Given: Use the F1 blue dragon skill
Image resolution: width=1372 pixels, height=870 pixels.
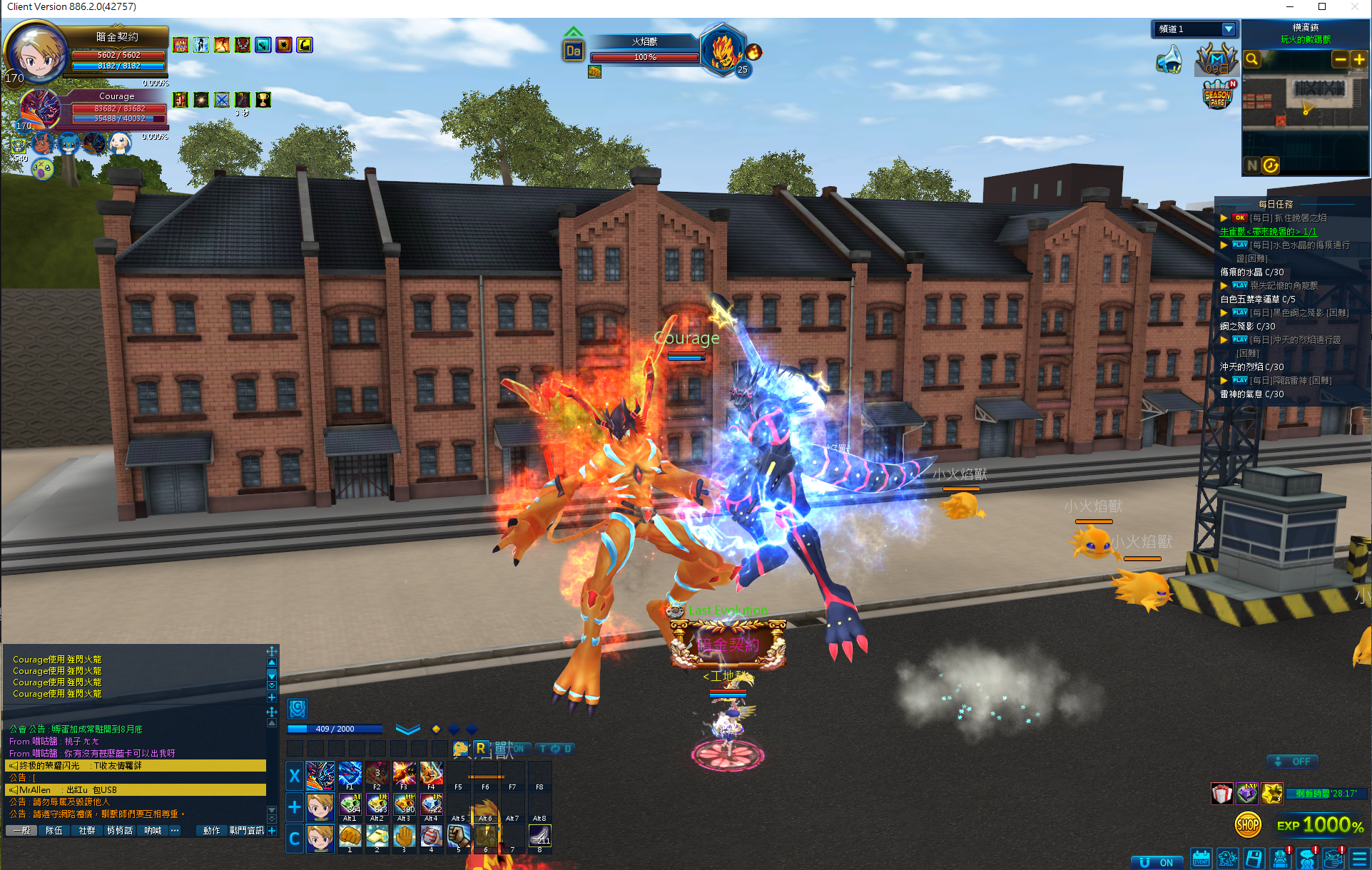Looking at the screenshot, I should pyautogui.click(x=350, y=774).
